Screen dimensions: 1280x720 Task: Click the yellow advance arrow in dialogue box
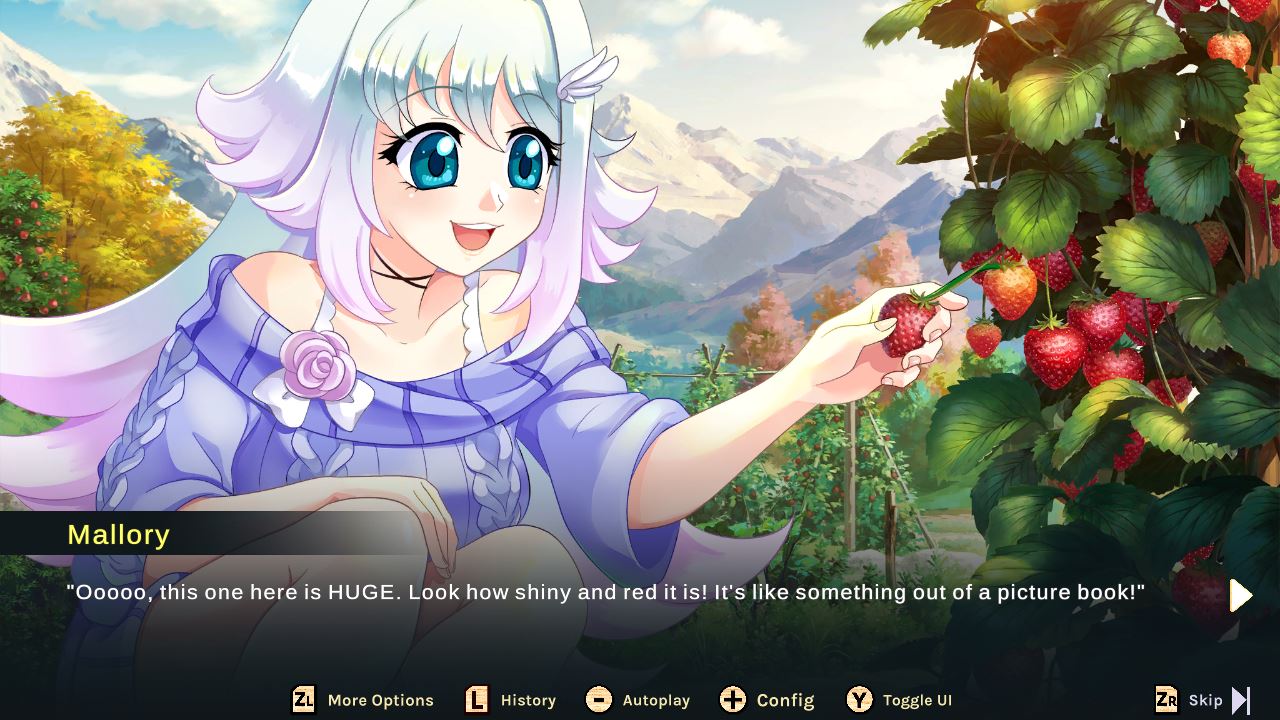point(1240,596)
